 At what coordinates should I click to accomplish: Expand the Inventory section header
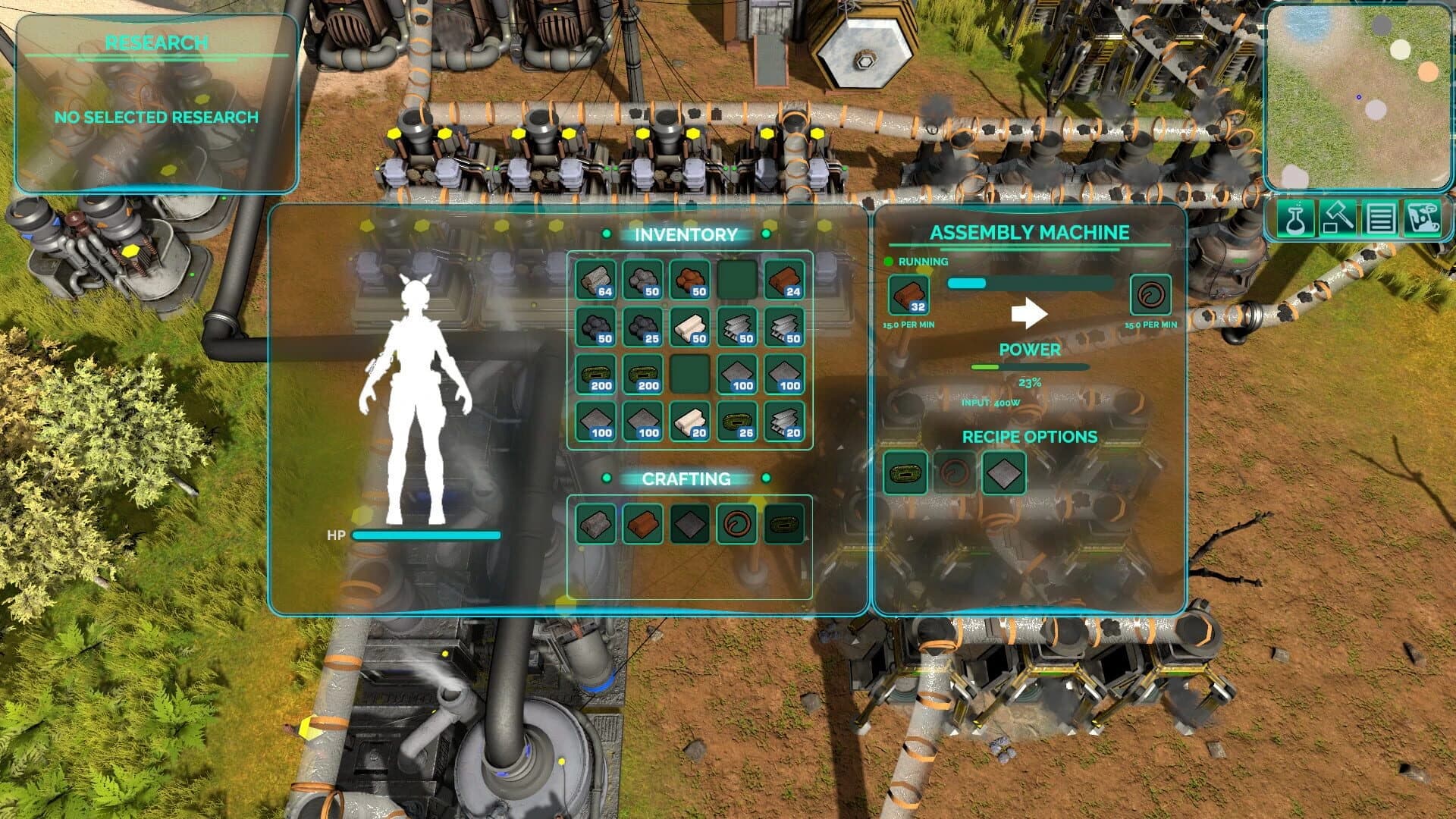(687, 235)
